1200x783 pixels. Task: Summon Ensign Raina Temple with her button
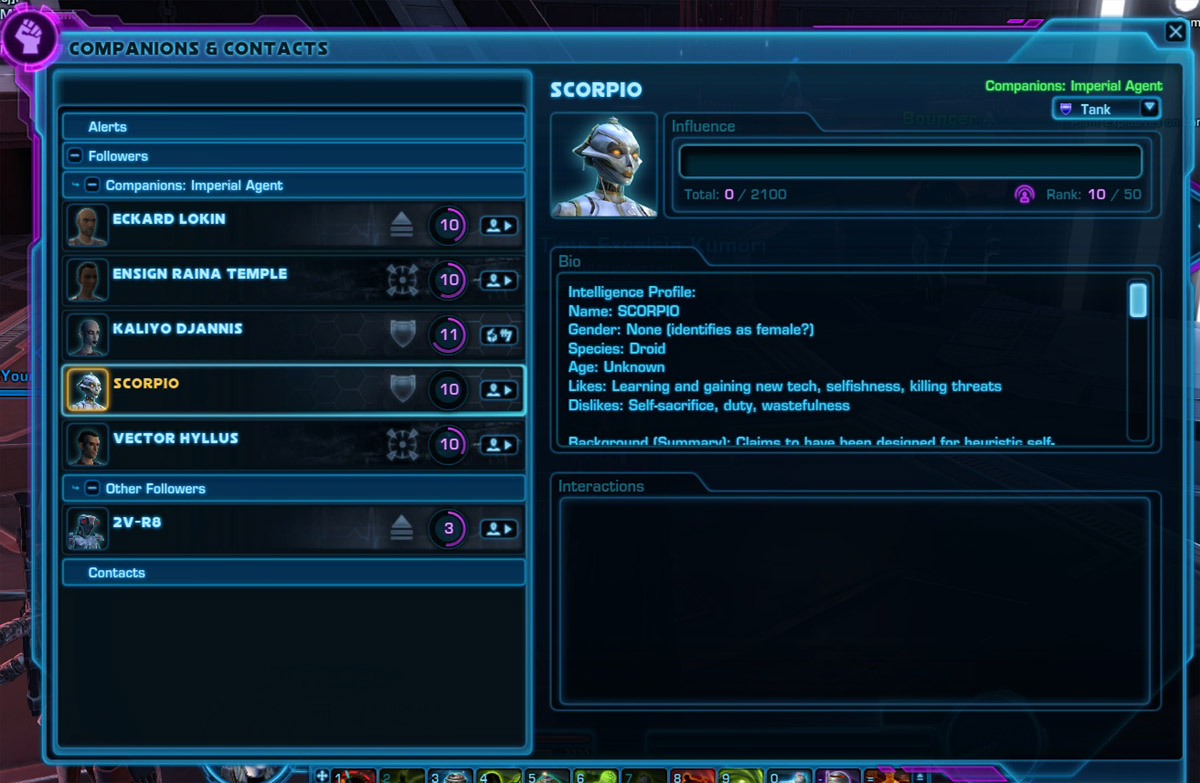tap(499, 281)
